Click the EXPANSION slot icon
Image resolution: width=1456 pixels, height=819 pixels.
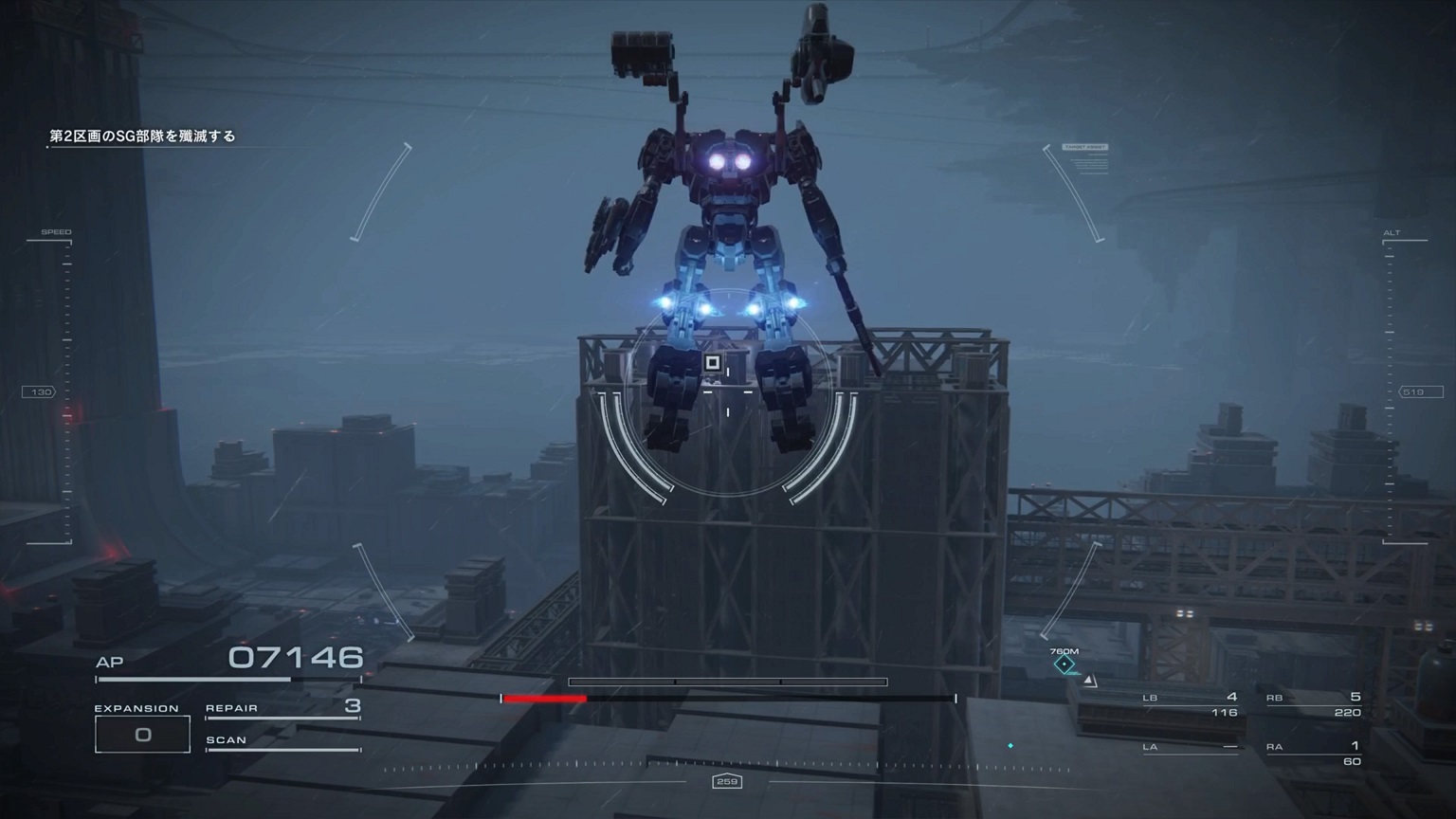(x=142, y=733)
